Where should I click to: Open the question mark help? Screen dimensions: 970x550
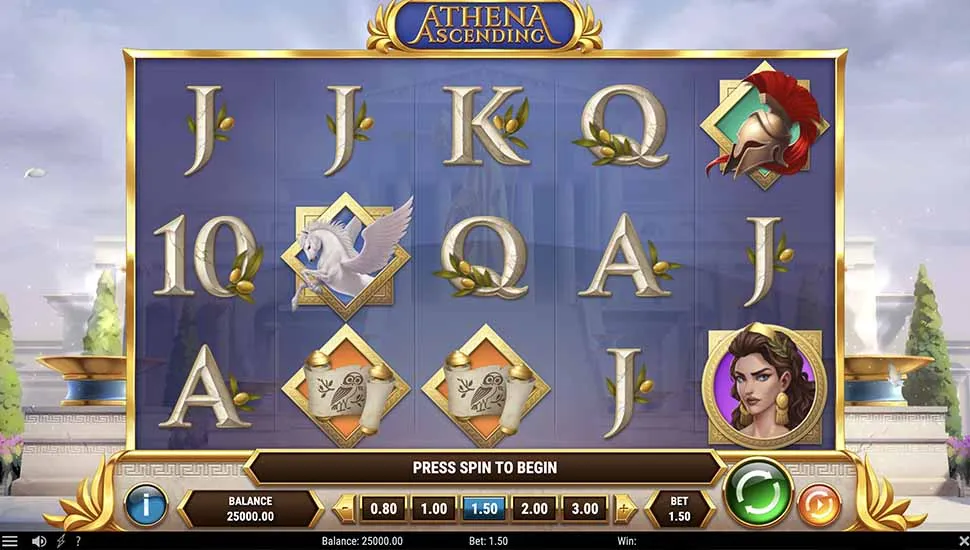(78, 541)
